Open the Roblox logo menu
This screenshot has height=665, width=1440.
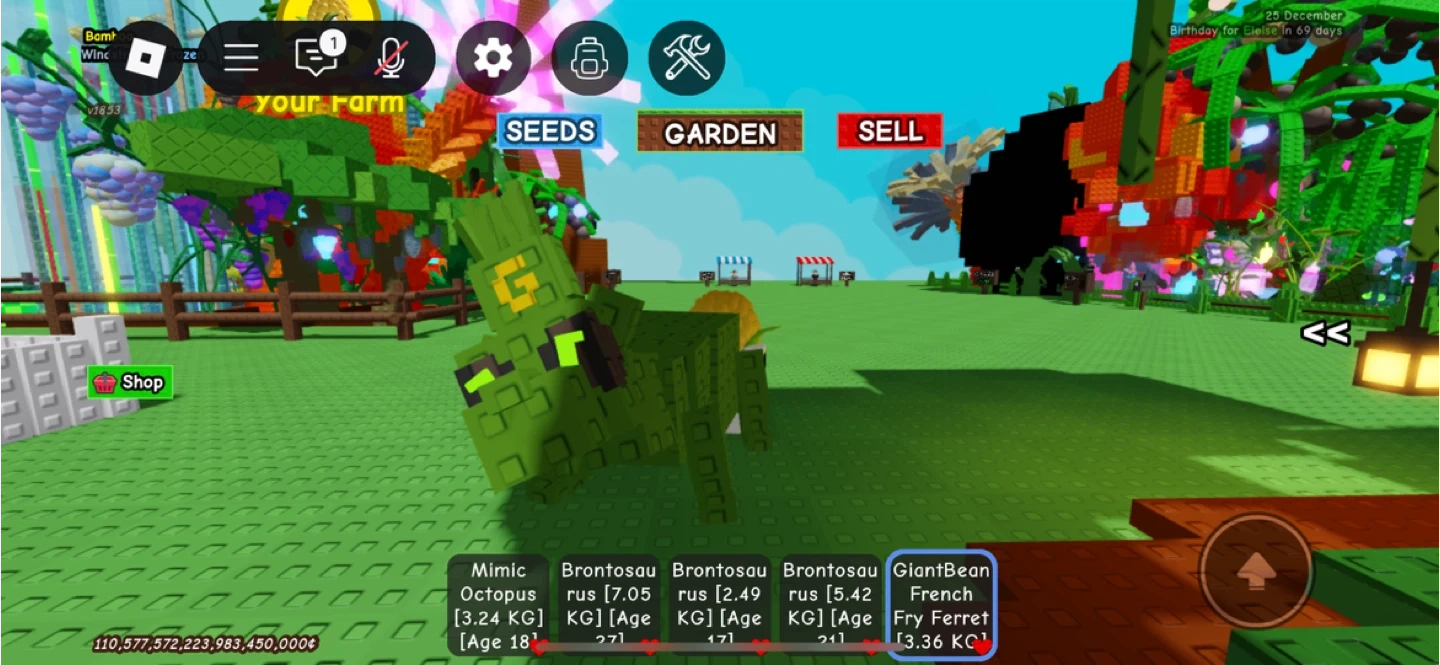click(147, 58)
